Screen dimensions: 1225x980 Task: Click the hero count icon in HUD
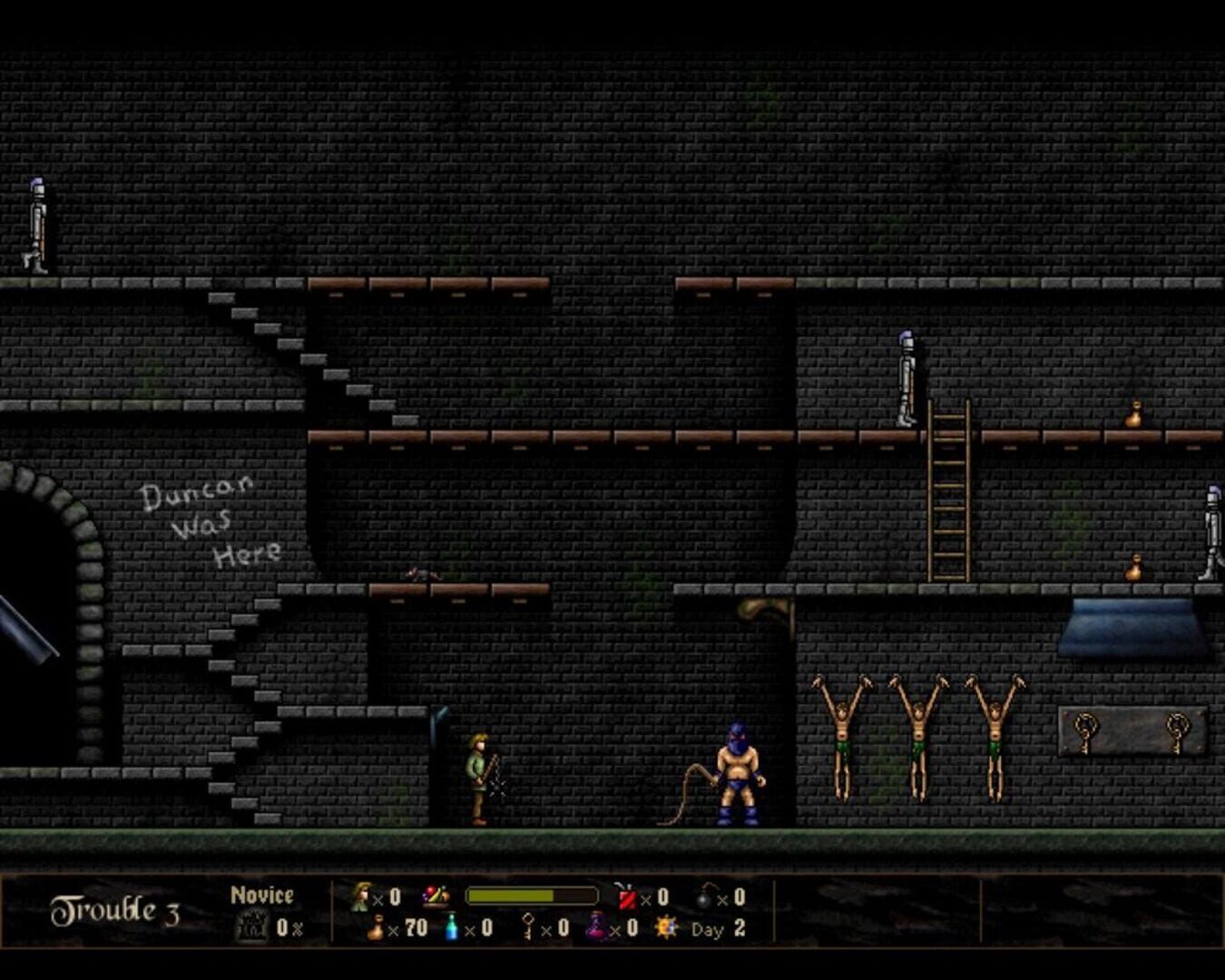360,895
